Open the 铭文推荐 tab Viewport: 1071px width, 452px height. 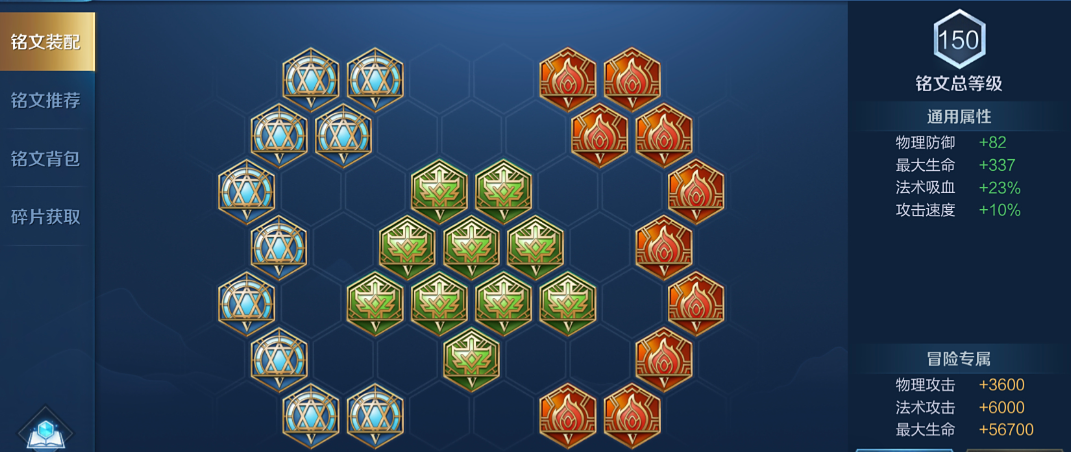click(x=46, y=100)
